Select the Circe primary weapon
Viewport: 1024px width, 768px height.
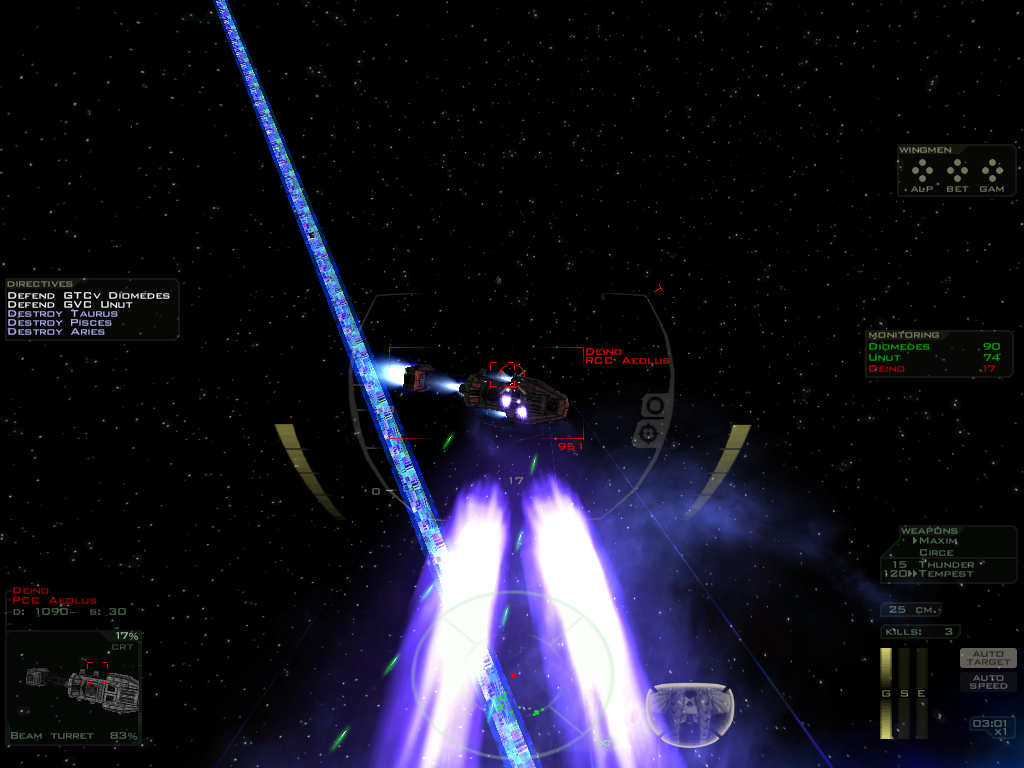pos(936,552)
